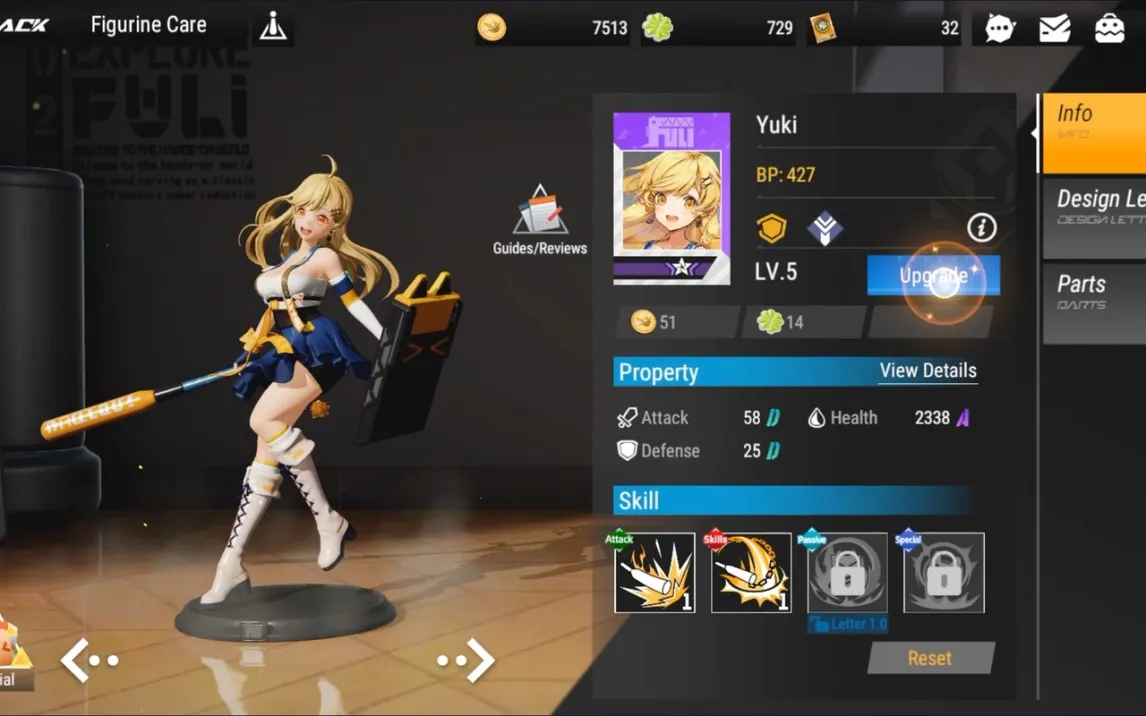This screenshot has width=1146, height=716.
Task: Select the second Skills ability icon
Action: pyautogui.click(x=751, y=573)
